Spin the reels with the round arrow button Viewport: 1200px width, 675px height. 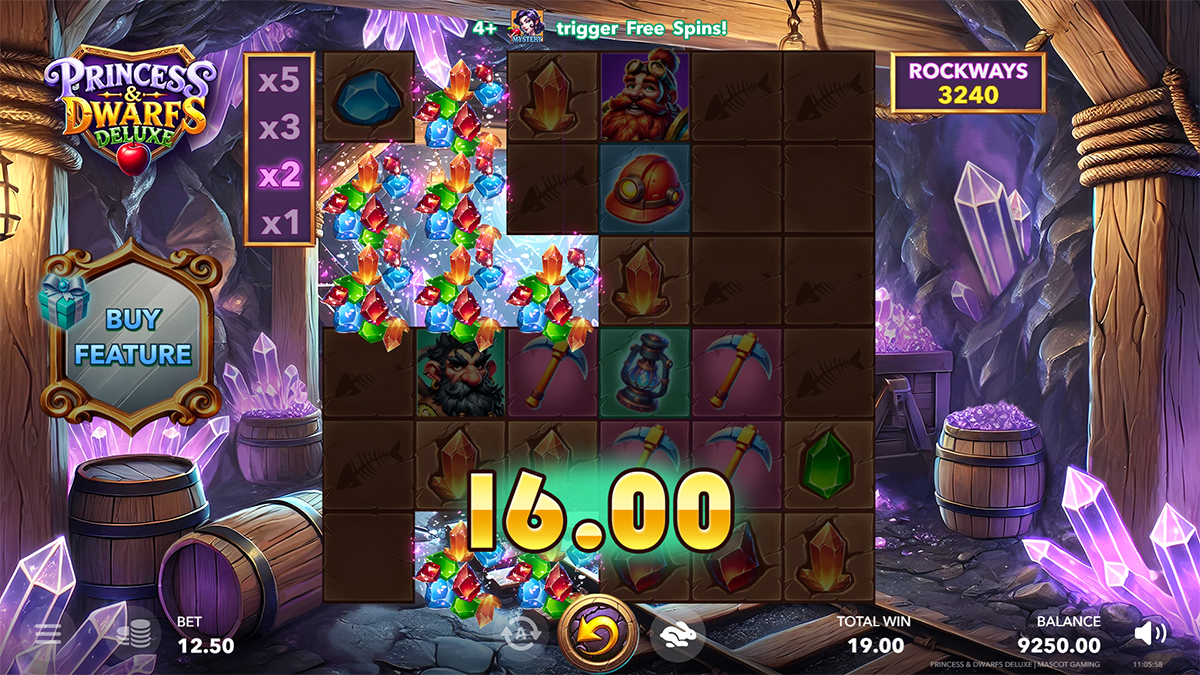[x=598, y=633]
